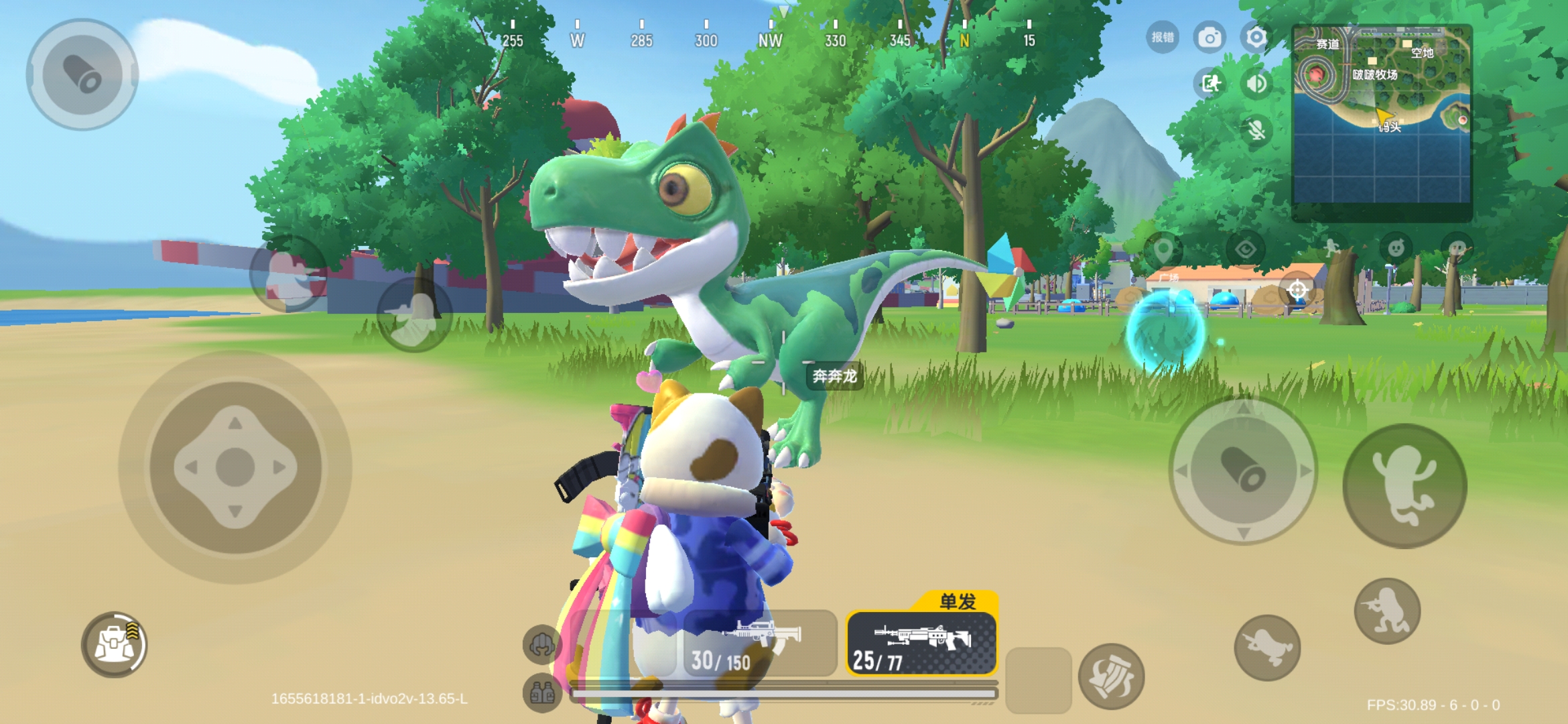Tap the 报错 bug report button

click(1163, 38)
